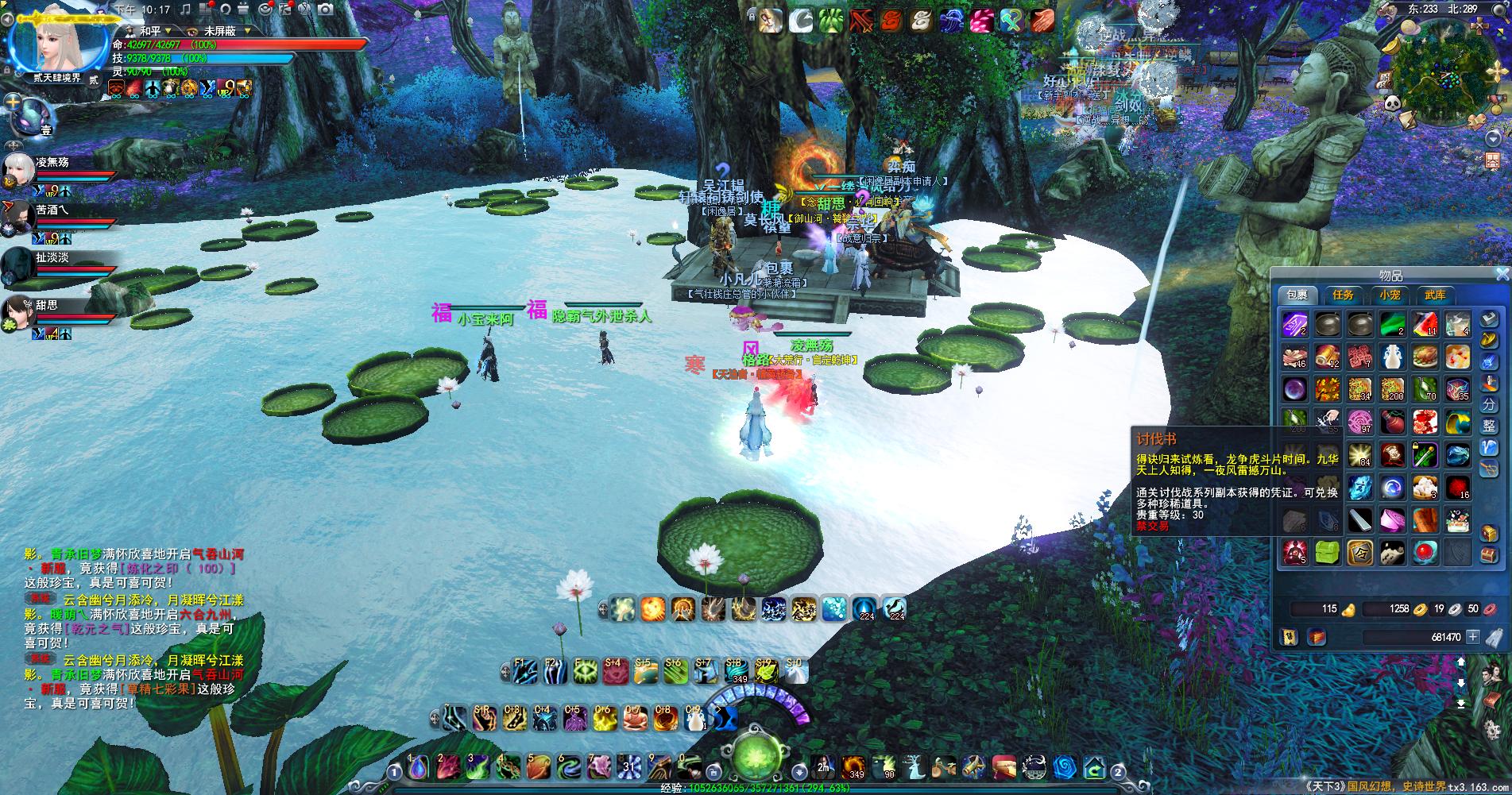Close the 物品 inventory window
The image size is (1512, 795).
[x=1502, y=274]
